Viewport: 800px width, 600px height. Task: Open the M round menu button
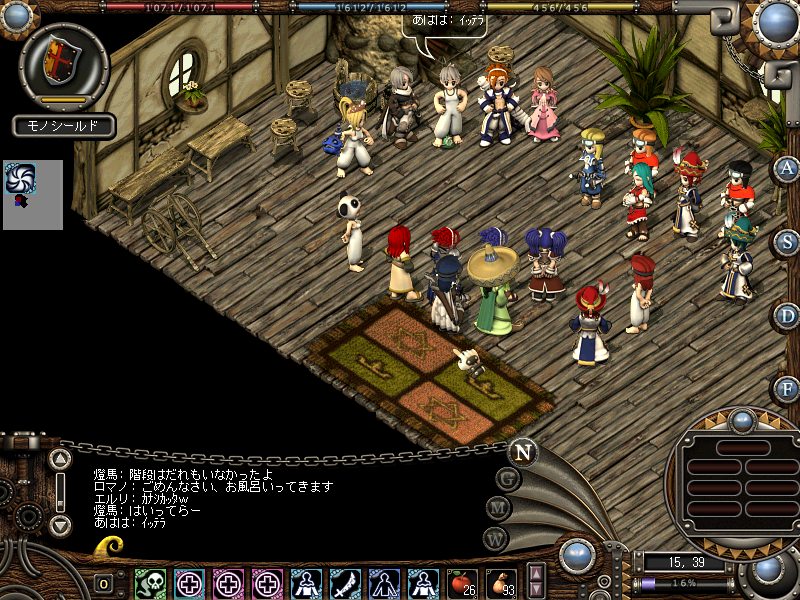[499, 508]
